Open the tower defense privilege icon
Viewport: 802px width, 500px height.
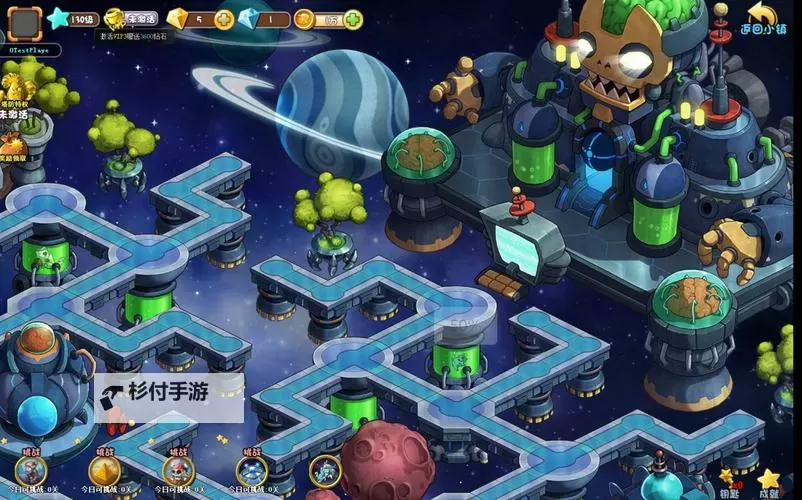coord(17,93)
